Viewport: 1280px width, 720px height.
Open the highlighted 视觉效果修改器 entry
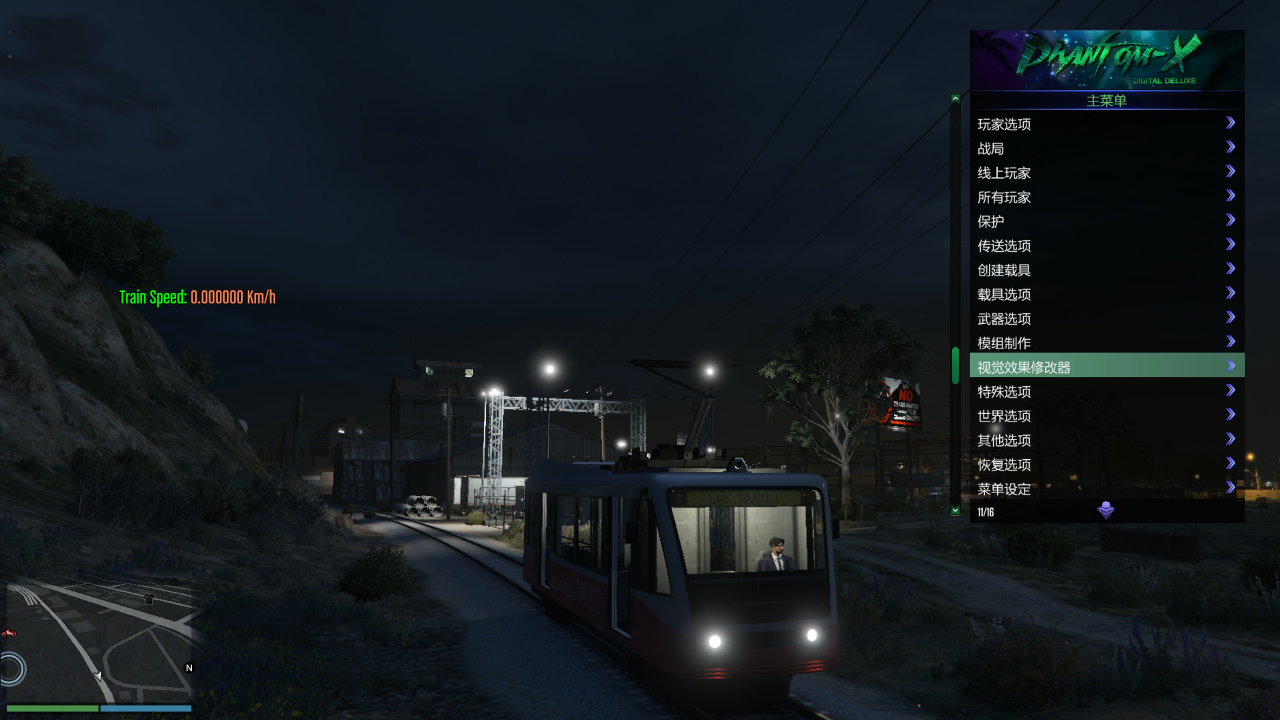point(1105,367)
